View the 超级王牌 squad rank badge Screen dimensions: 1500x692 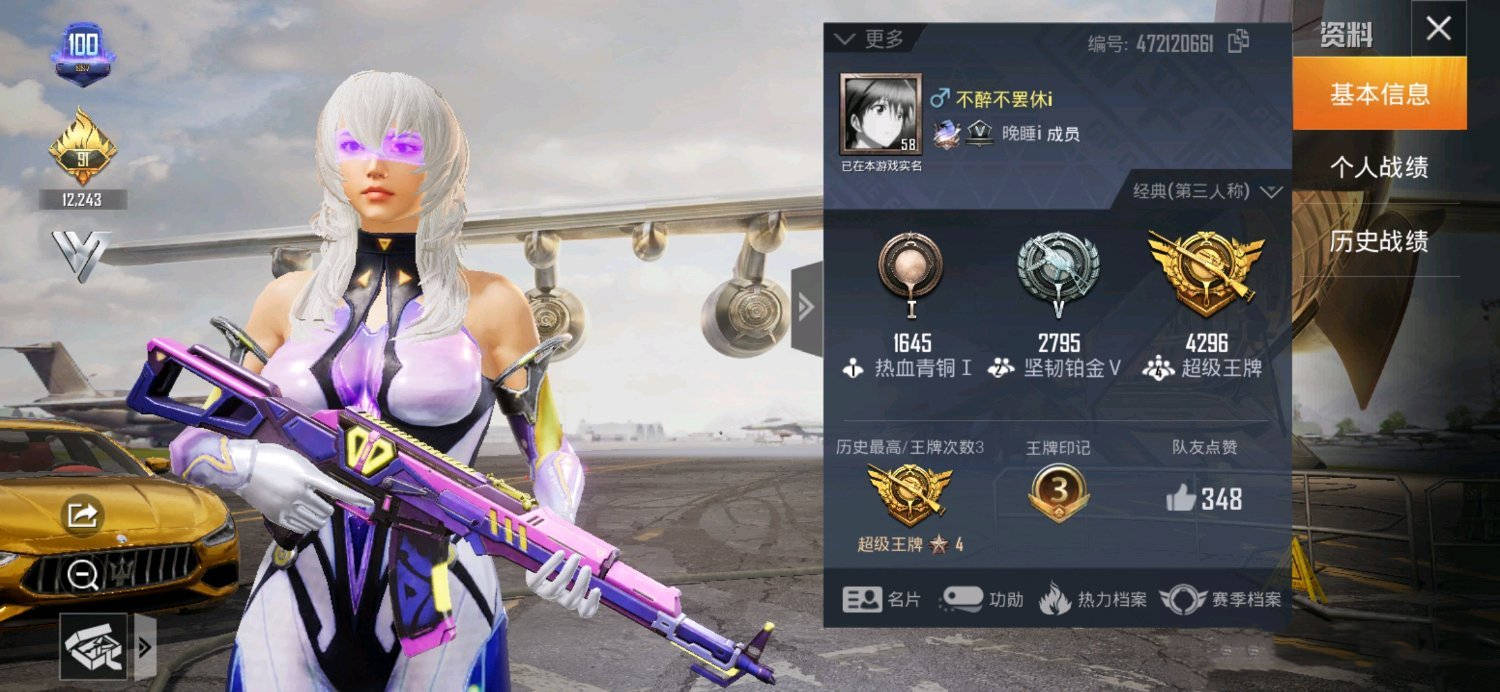(x=1206, y=270)
